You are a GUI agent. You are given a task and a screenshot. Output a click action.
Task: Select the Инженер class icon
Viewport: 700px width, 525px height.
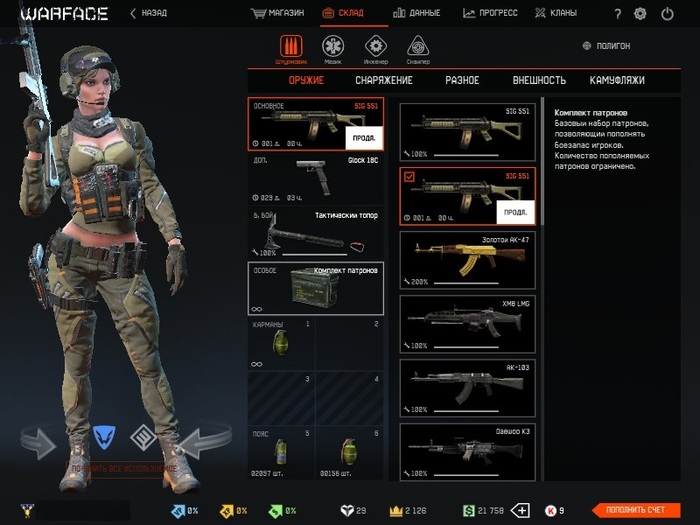[376, 48]
